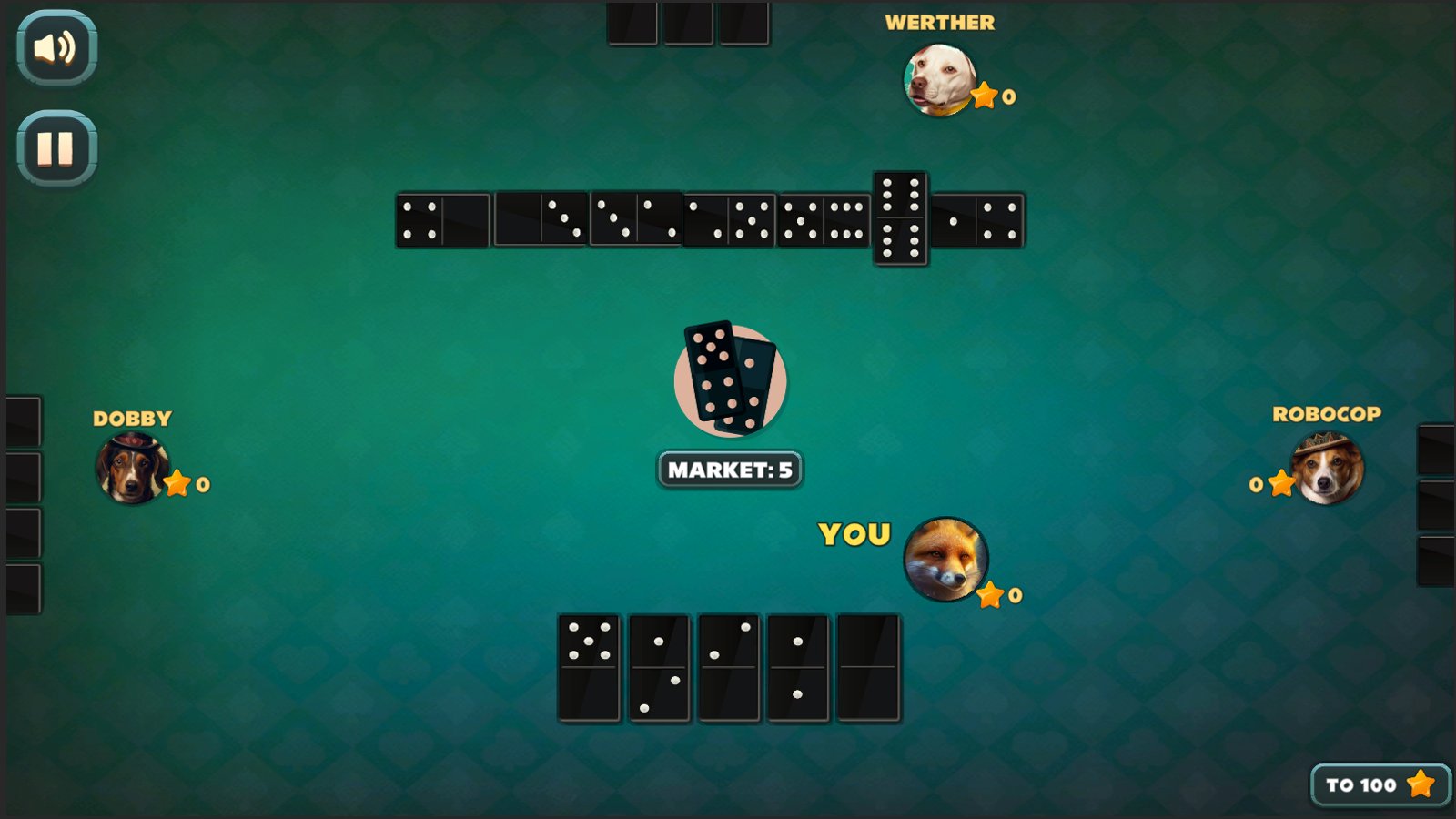Click the MARKET: 5 label
Viewport: 1456px width, 819px height.
click(x=728, y=470)
